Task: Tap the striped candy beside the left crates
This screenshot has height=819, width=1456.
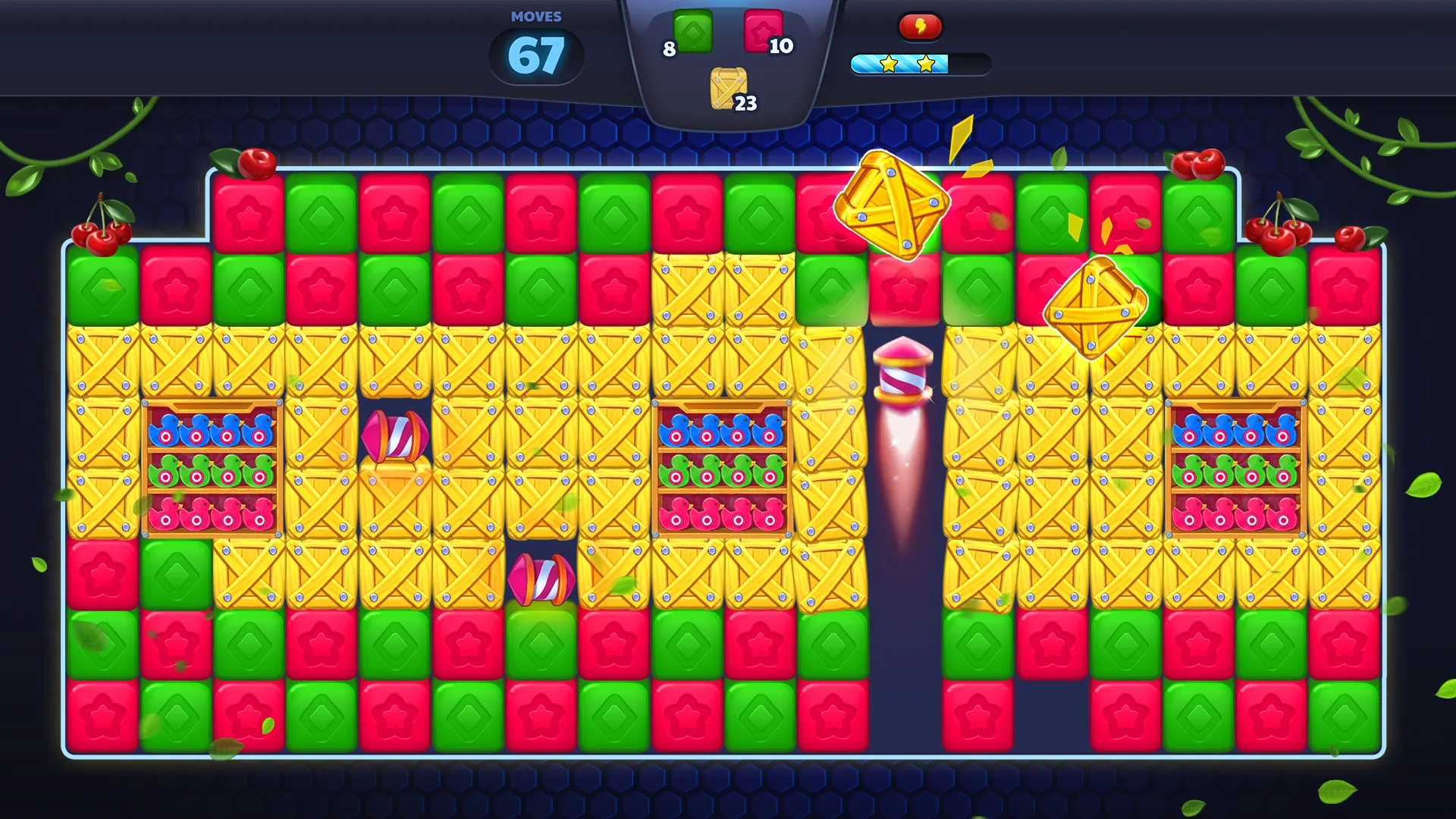Action: tap(394, 436)
